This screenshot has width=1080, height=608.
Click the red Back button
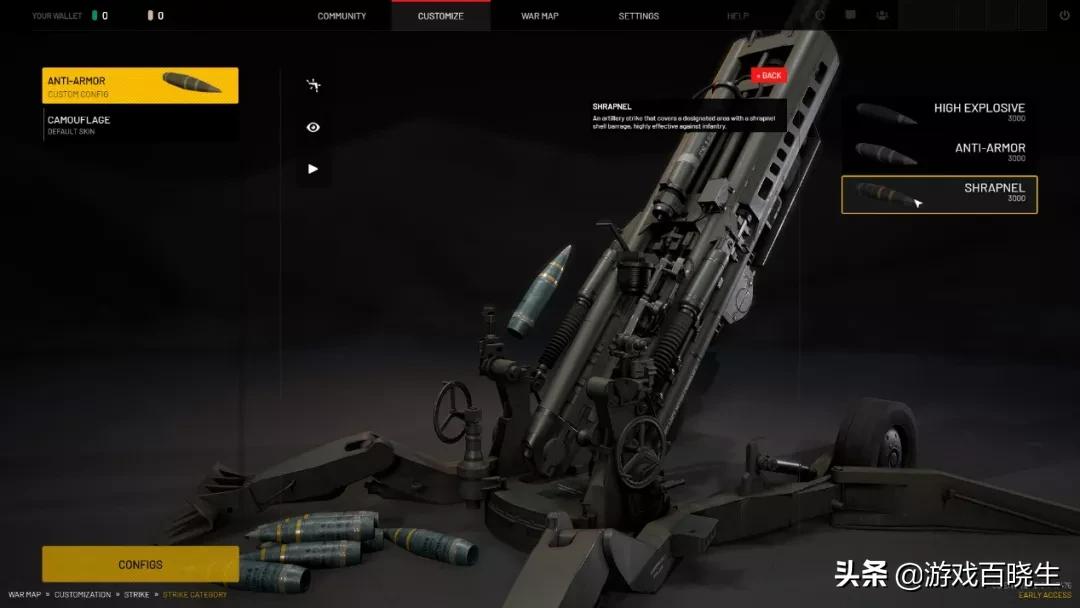point(769,75)
